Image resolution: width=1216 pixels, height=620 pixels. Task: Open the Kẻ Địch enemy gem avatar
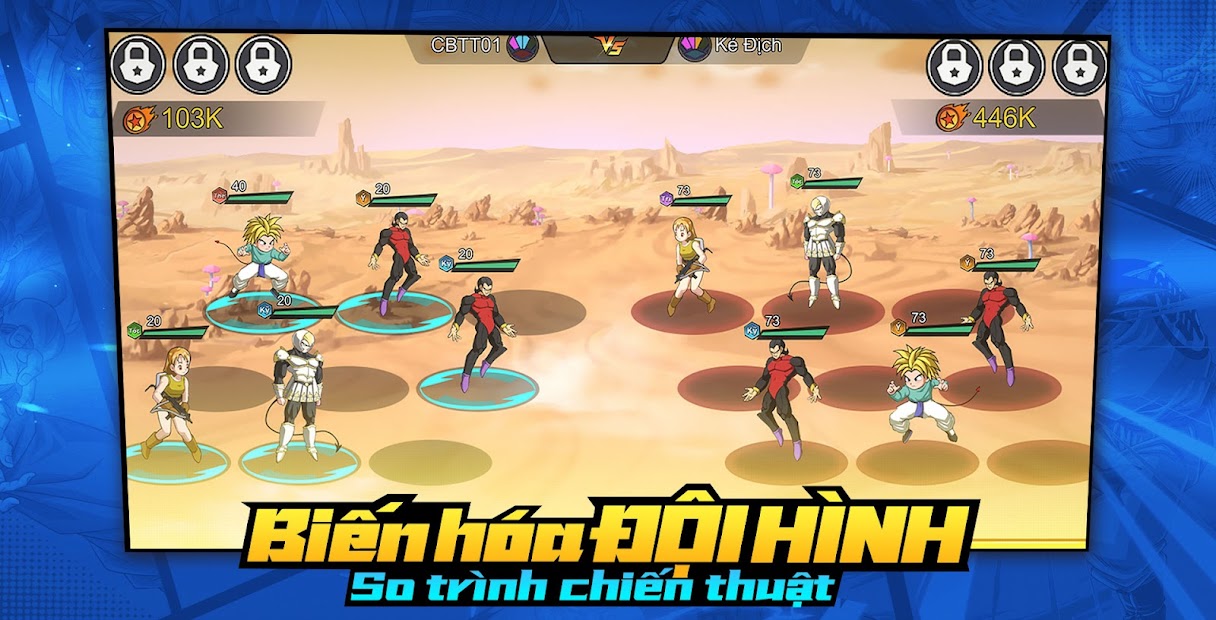[693, 46]
